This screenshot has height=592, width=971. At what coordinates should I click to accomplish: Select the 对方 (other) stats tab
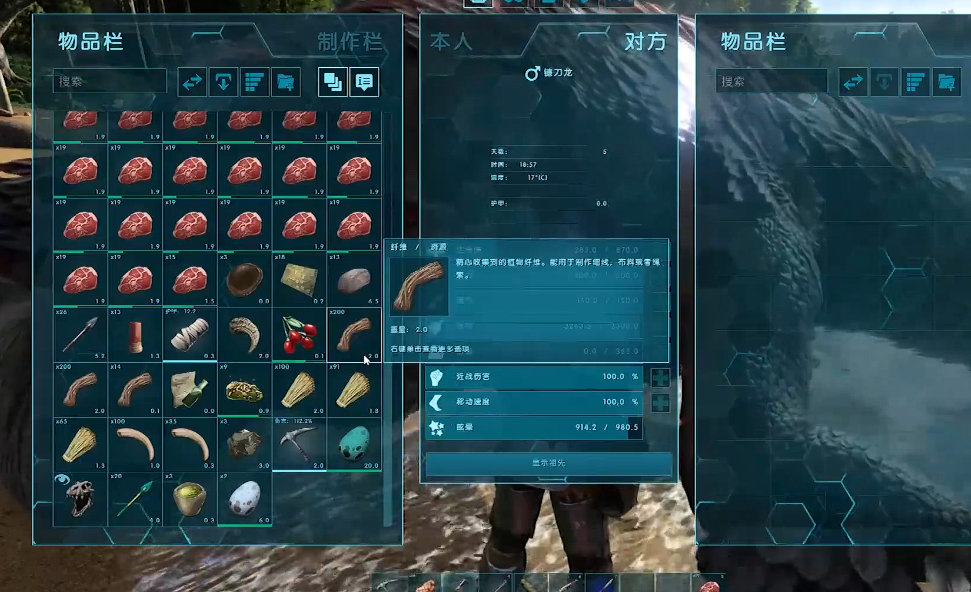tap(644, 42)
